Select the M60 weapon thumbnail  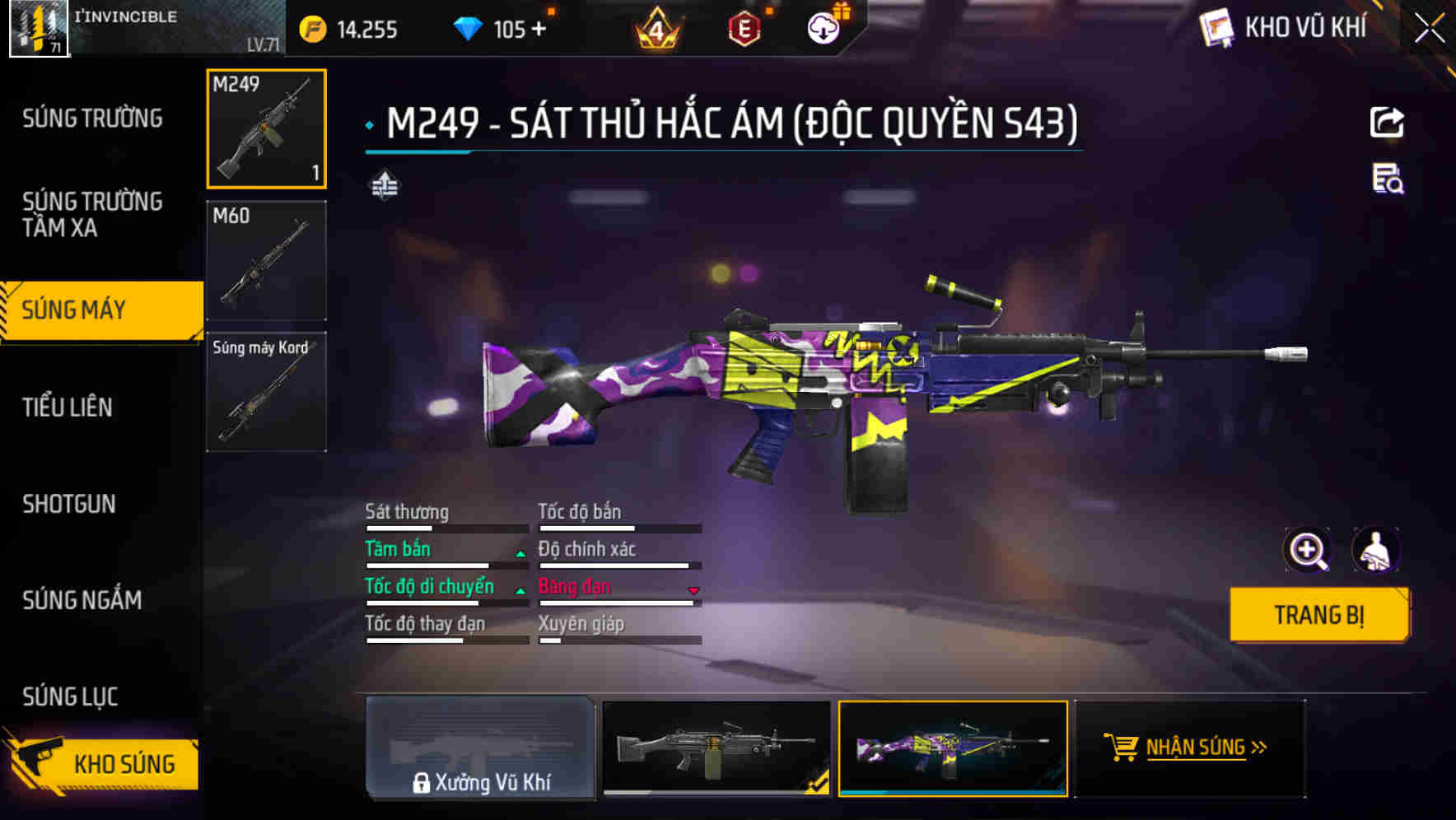[266, 258]
